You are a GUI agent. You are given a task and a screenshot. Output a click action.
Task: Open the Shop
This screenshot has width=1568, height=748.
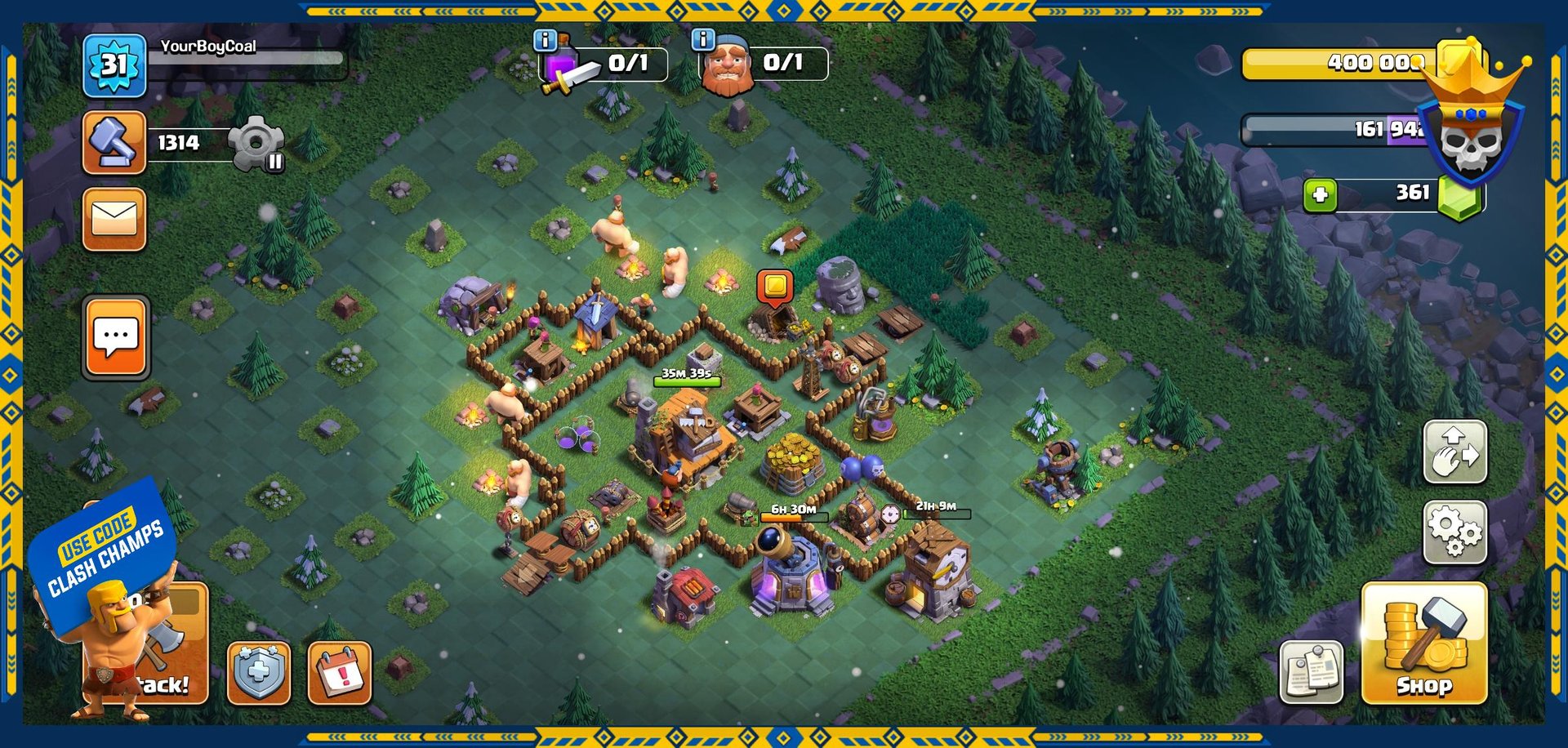pyautogui.click(x=1423, y=643)
